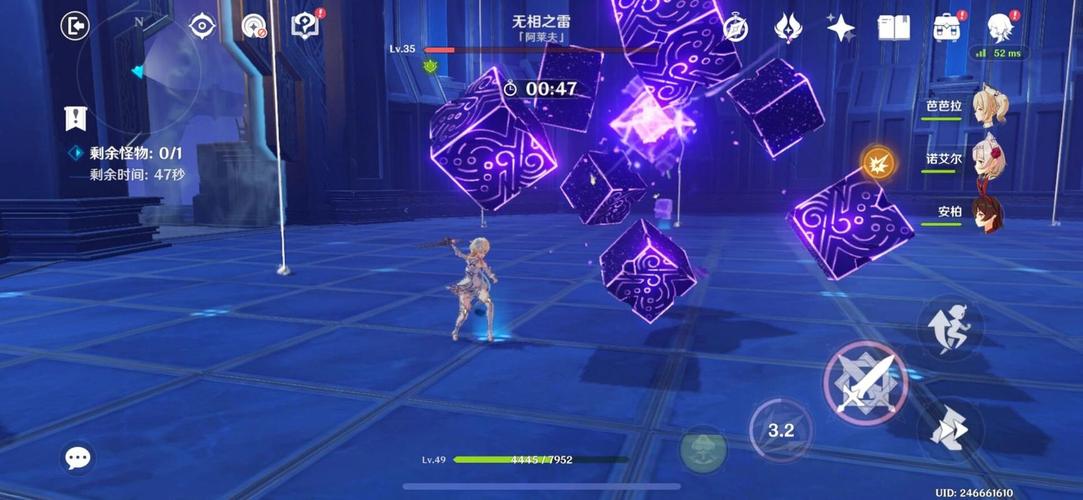Image resolution: width=1083 pixels, height=500 pixels.
Task: Tap the sword normal attack button
Action: [864, 383]
